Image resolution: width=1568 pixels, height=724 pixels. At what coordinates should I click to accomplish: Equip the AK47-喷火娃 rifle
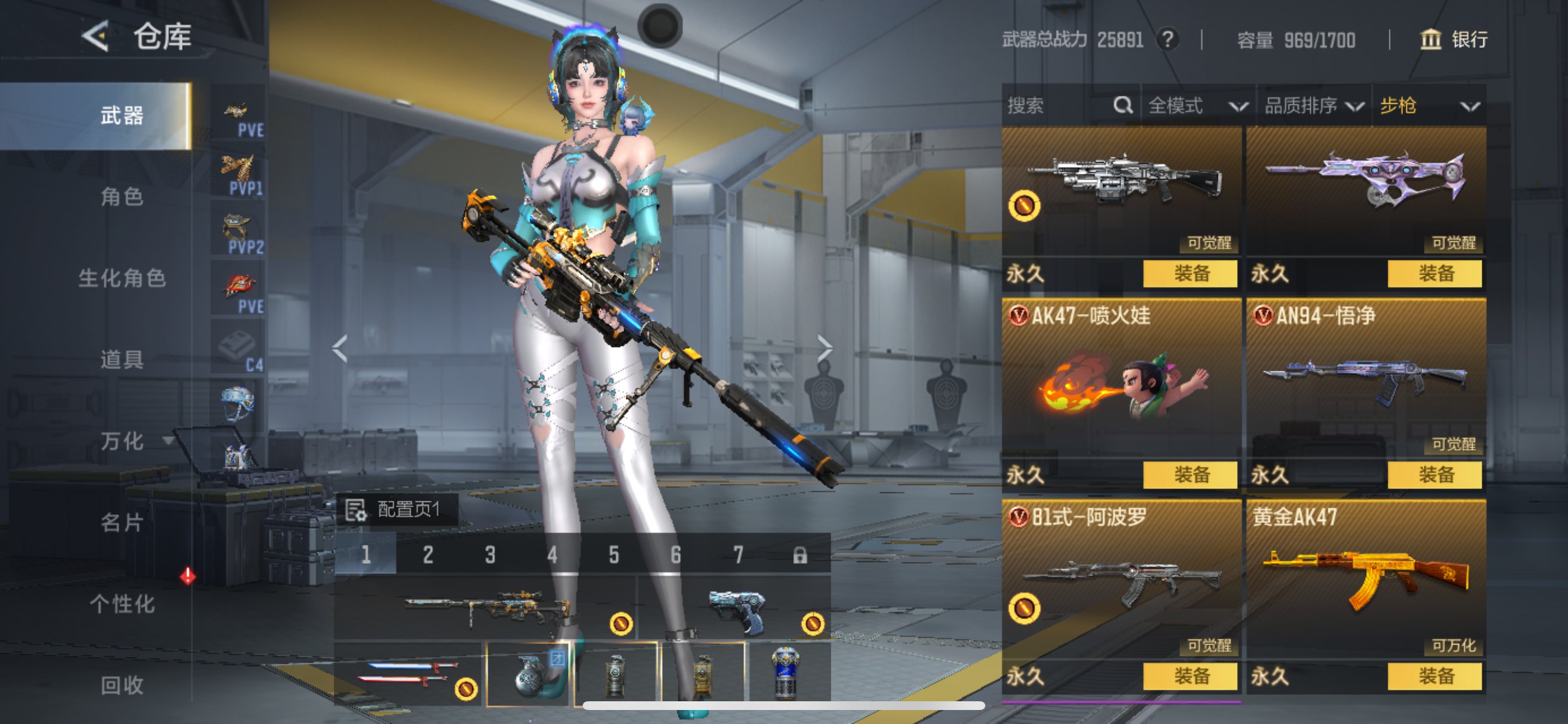pos(1189,475)
